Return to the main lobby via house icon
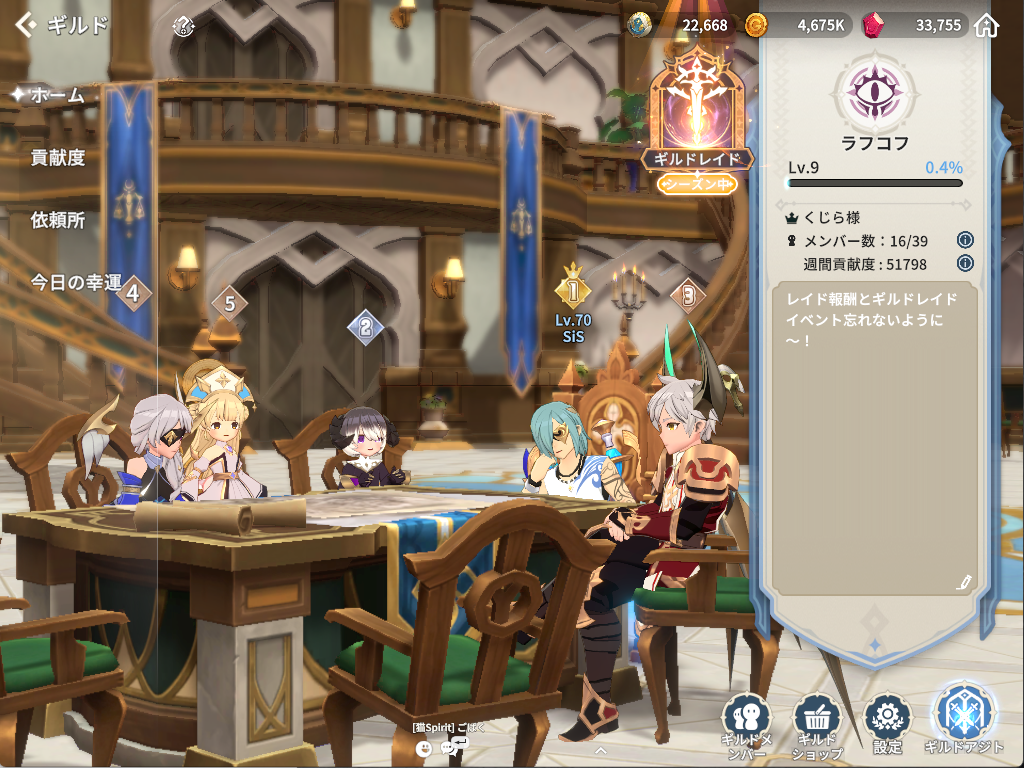The image size is (1025, 768). [987, 25]
